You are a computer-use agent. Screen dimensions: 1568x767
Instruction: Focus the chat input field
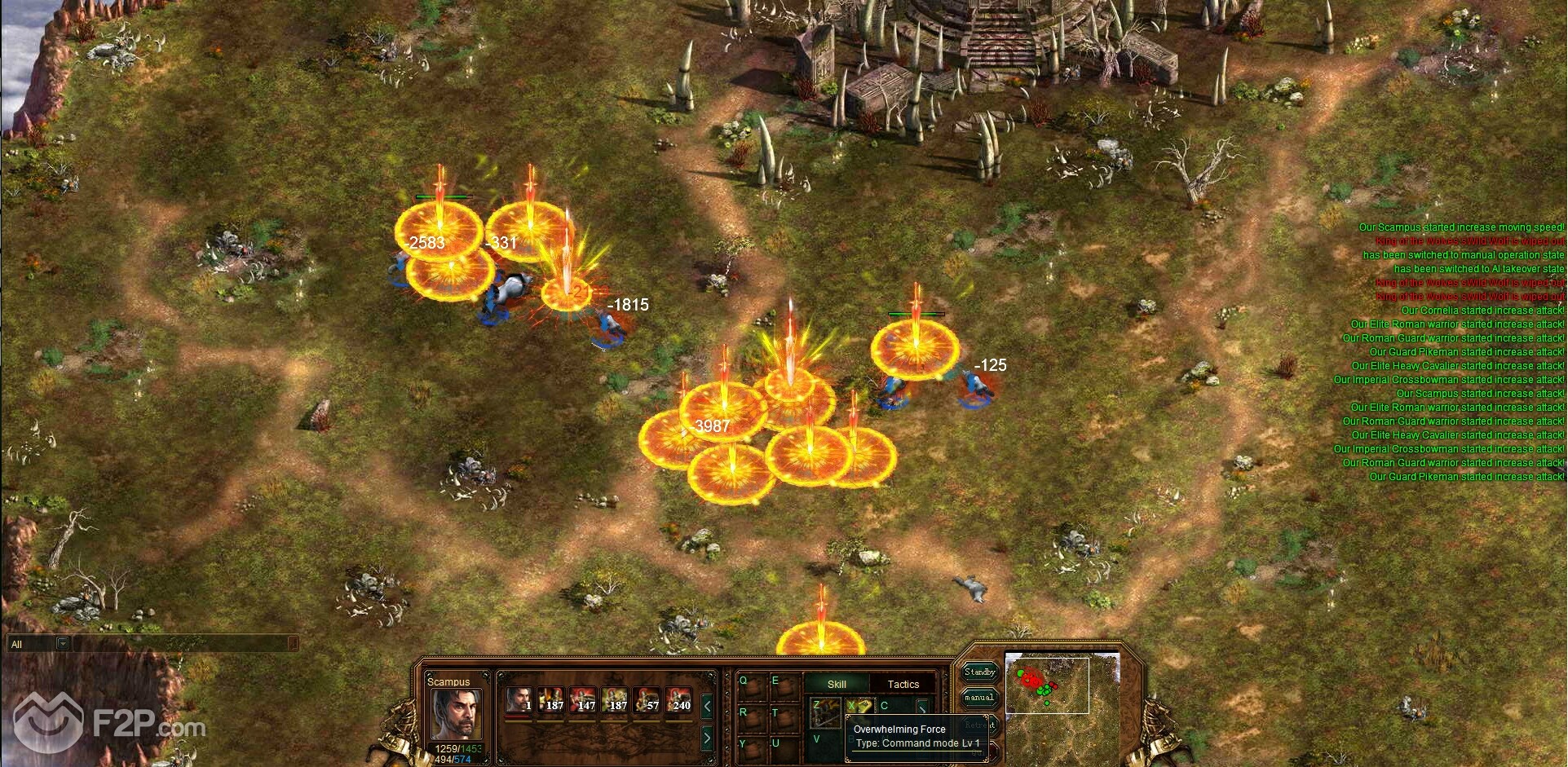[179, 644]
